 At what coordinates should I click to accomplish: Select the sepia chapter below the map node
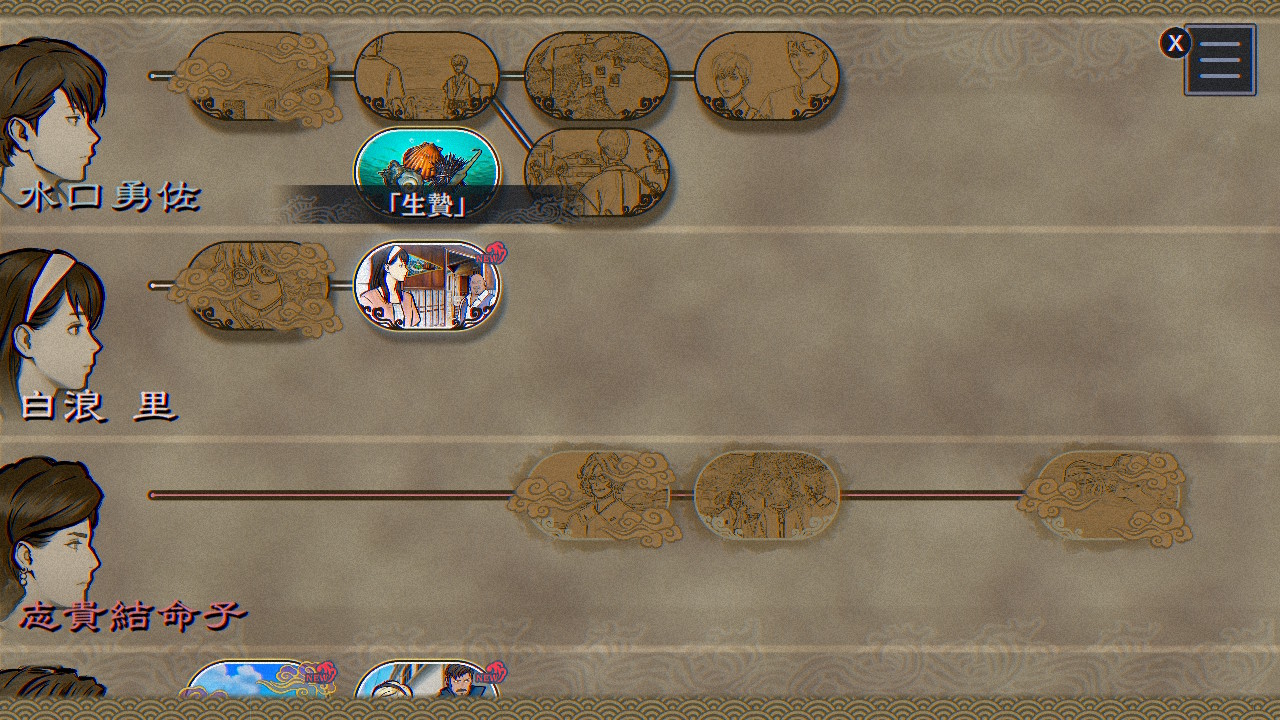tap(597, 170)
